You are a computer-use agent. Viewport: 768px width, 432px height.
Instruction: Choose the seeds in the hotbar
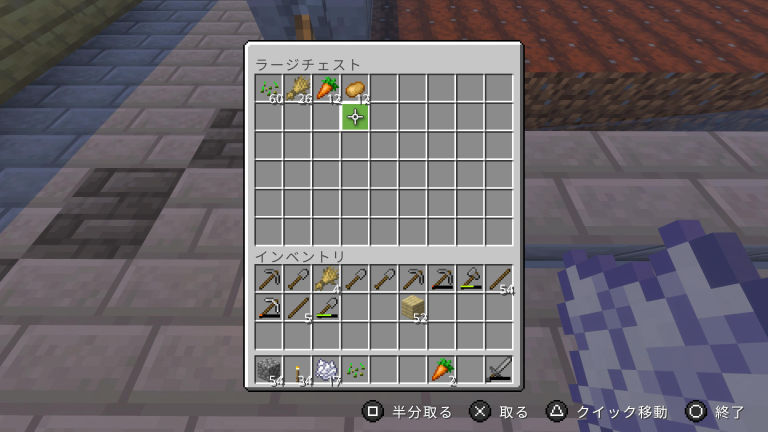tap(355, 370)
